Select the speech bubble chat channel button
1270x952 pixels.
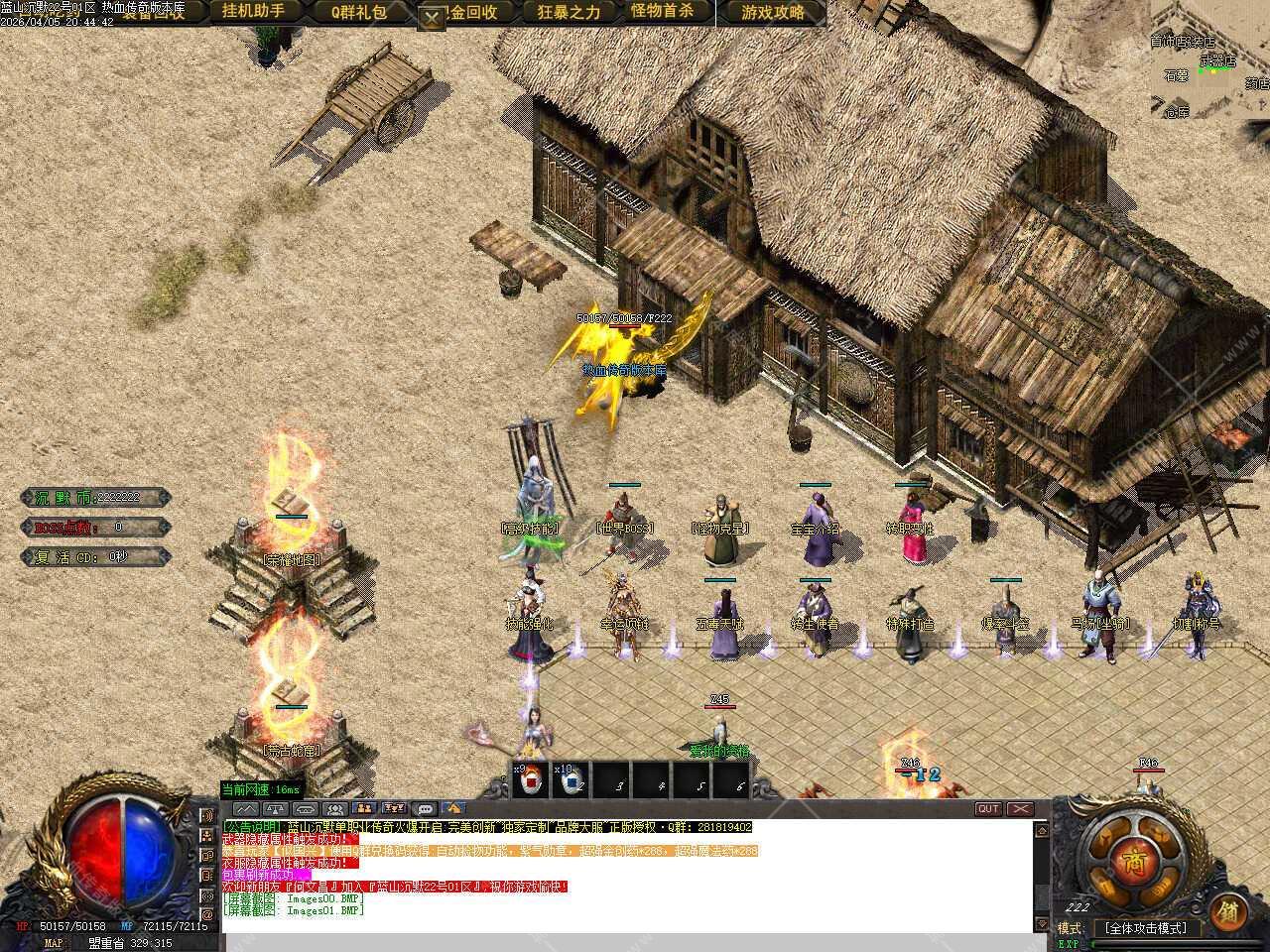click(425, 809)
